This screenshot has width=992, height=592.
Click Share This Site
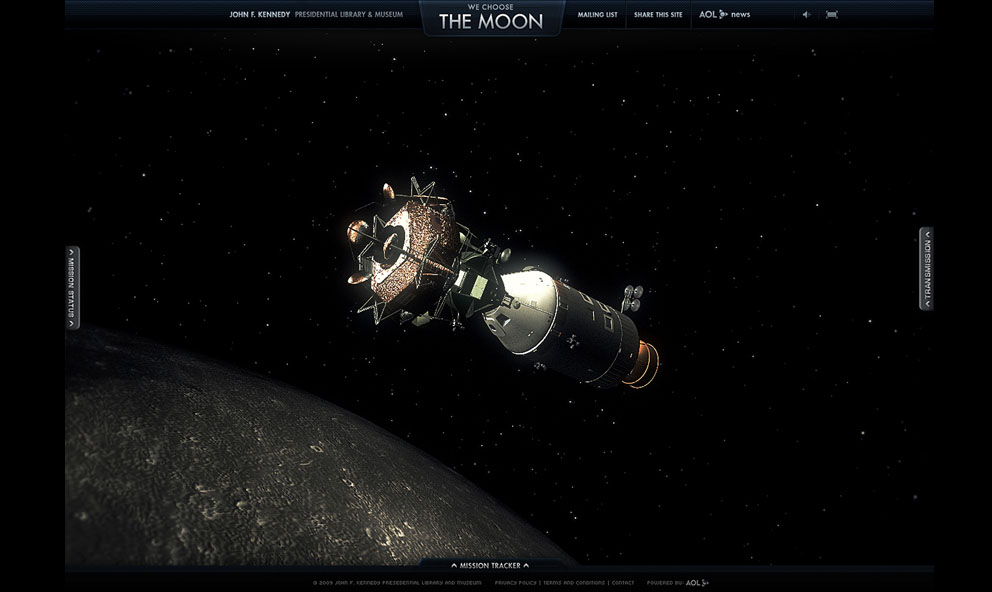pyautogui.click(x=658, y=15)
